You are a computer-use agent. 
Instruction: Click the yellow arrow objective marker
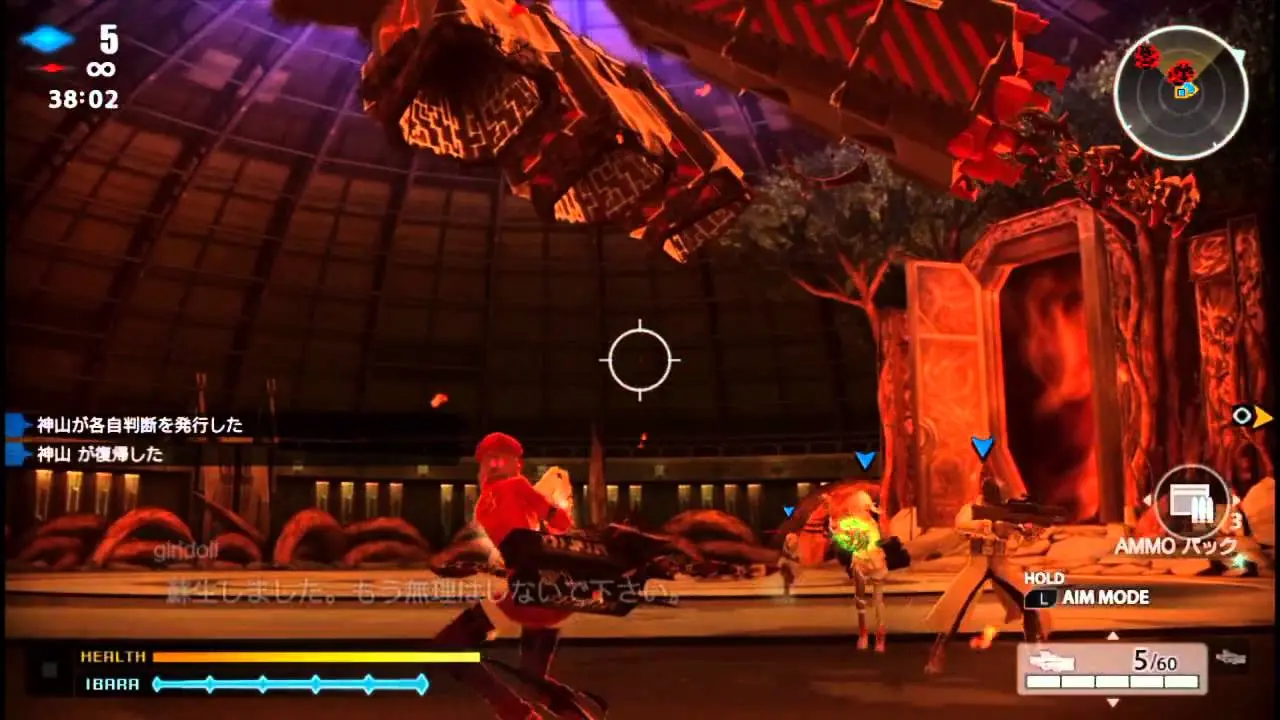[1263, 416]
